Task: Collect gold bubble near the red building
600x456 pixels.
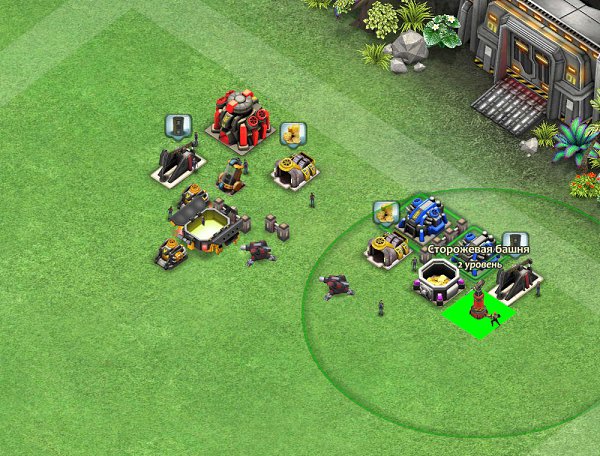Action: (292, 133)
